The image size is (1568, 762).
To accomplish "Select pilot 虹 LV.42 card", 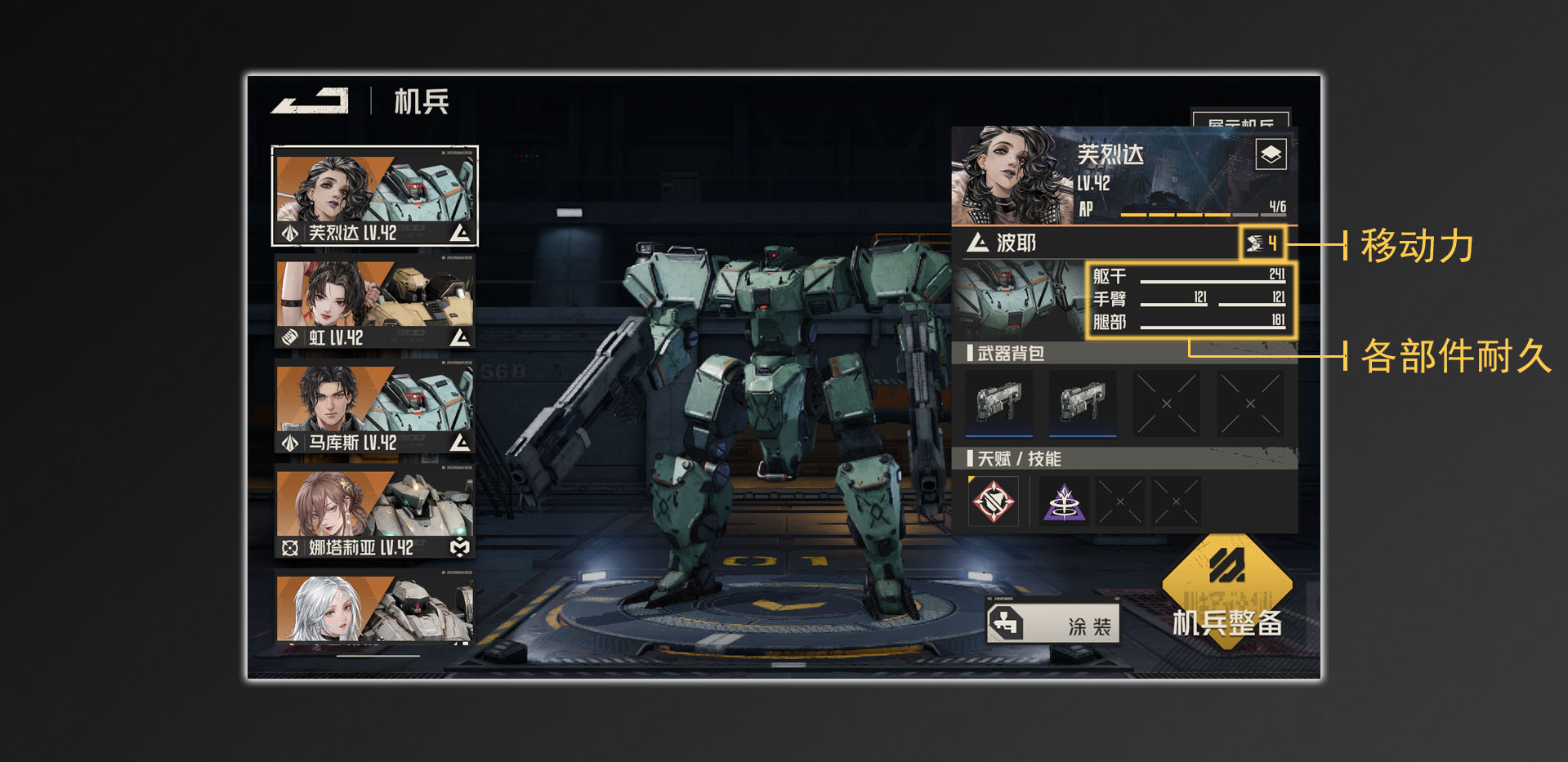I will 375,302.
